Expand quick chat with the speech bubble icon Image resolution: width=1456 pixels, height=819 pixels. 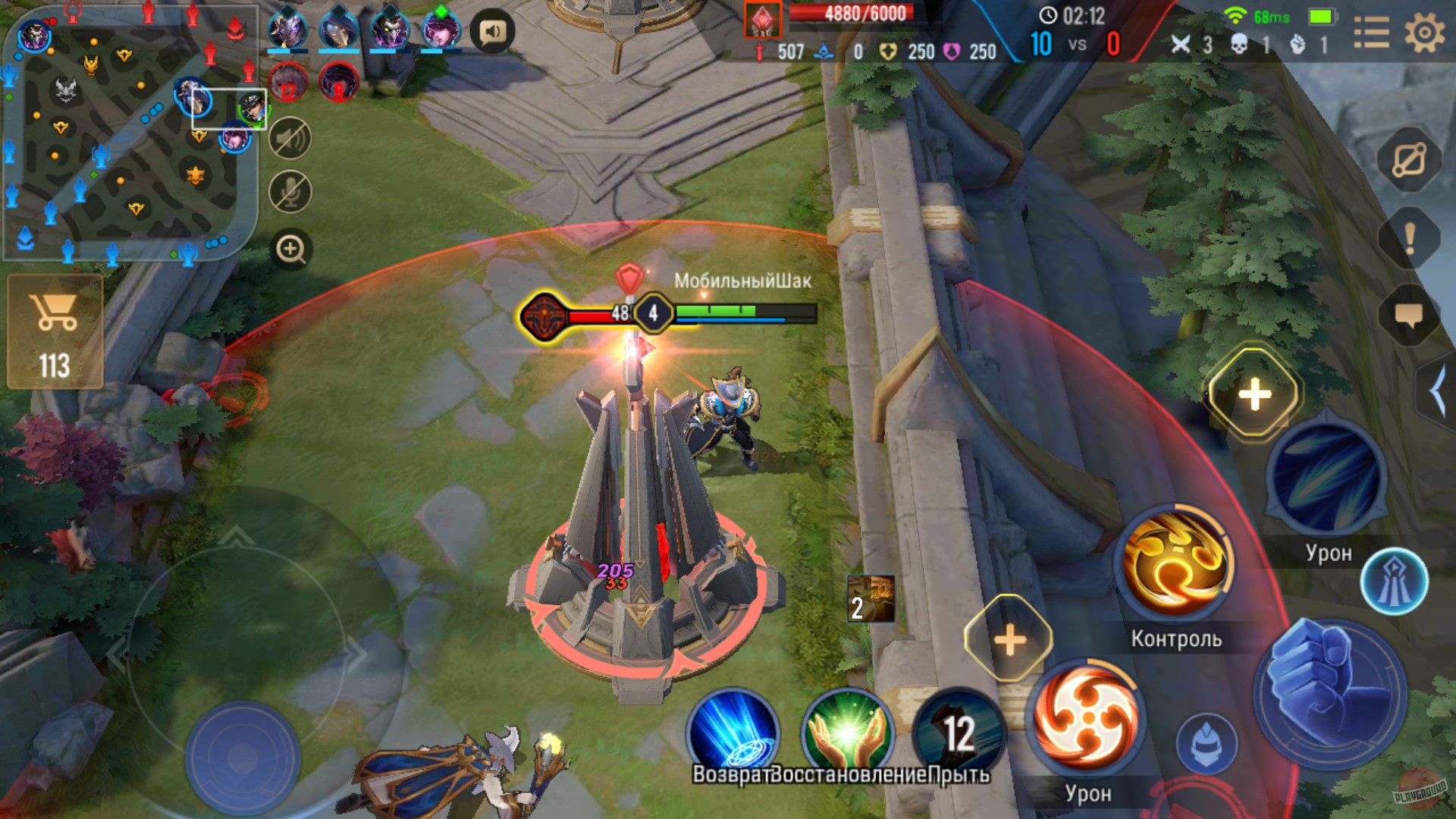[x=1408, y=315]
